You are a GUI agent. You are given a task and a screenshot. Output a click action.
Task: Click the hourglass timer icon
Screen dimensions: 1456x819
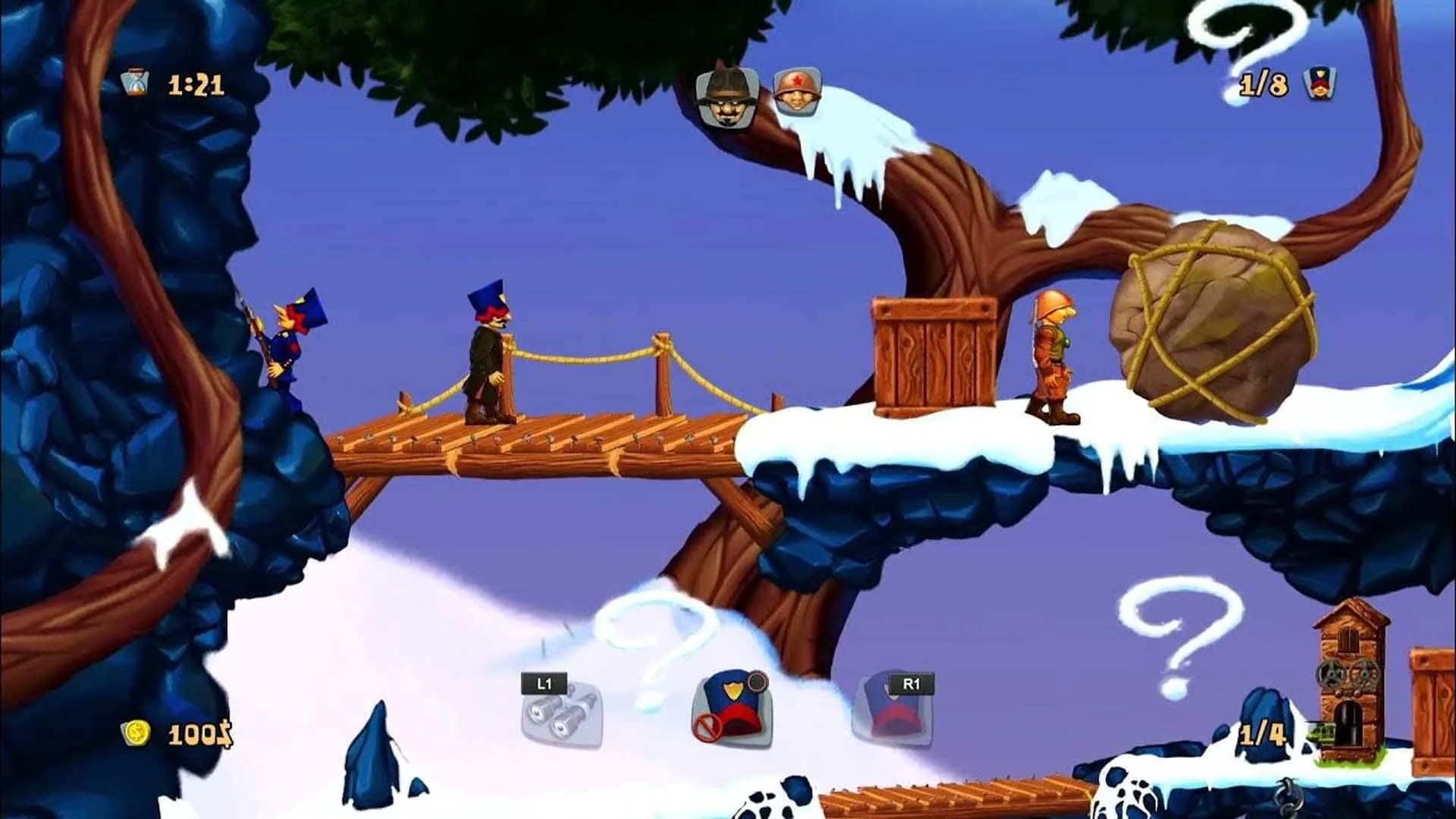pos(134,83)
